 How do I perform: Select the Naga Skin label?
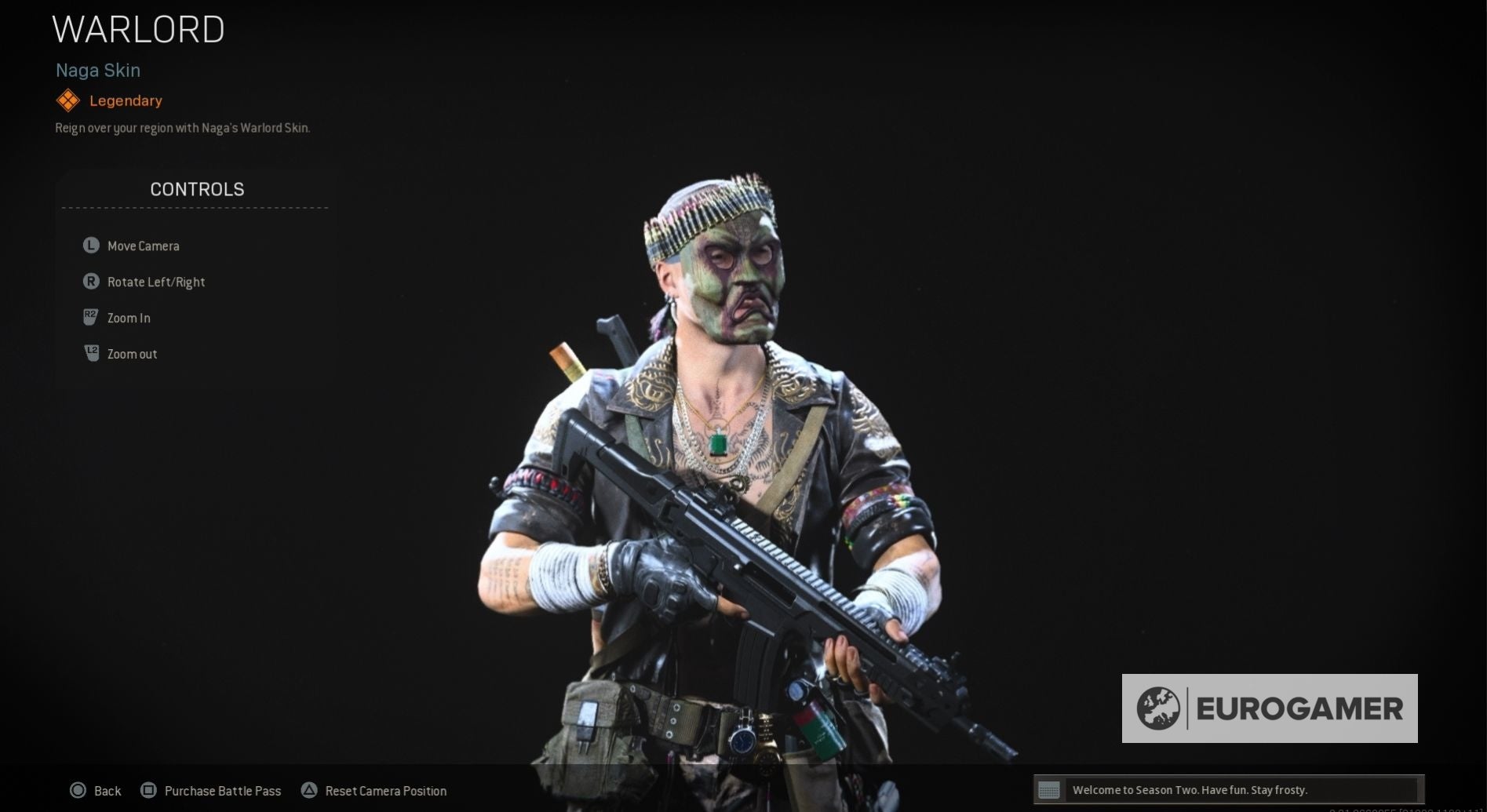pyautogui.click(x=97, y=70)
